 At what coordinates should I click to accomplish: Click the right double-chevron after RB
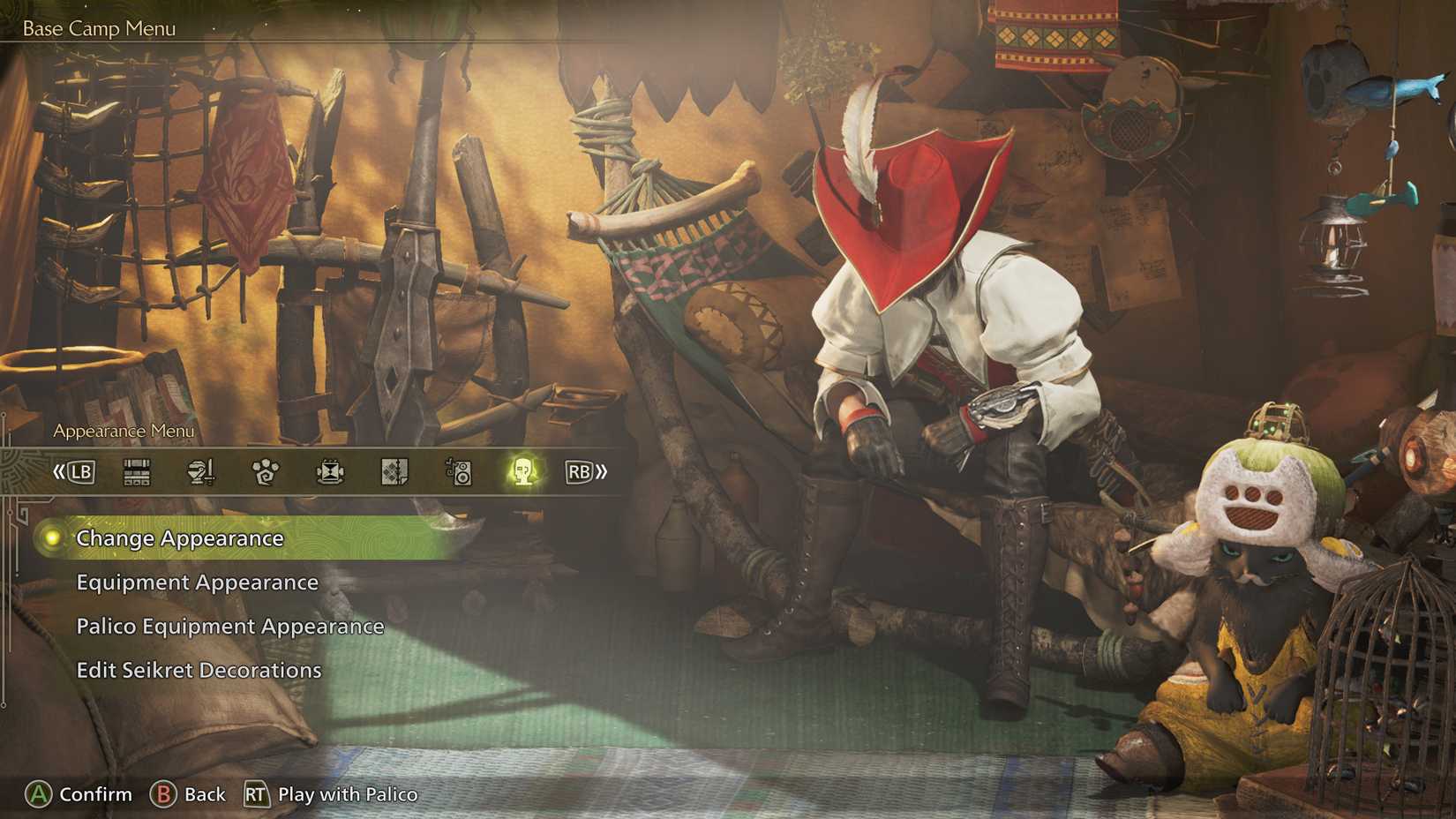(602, 471)
